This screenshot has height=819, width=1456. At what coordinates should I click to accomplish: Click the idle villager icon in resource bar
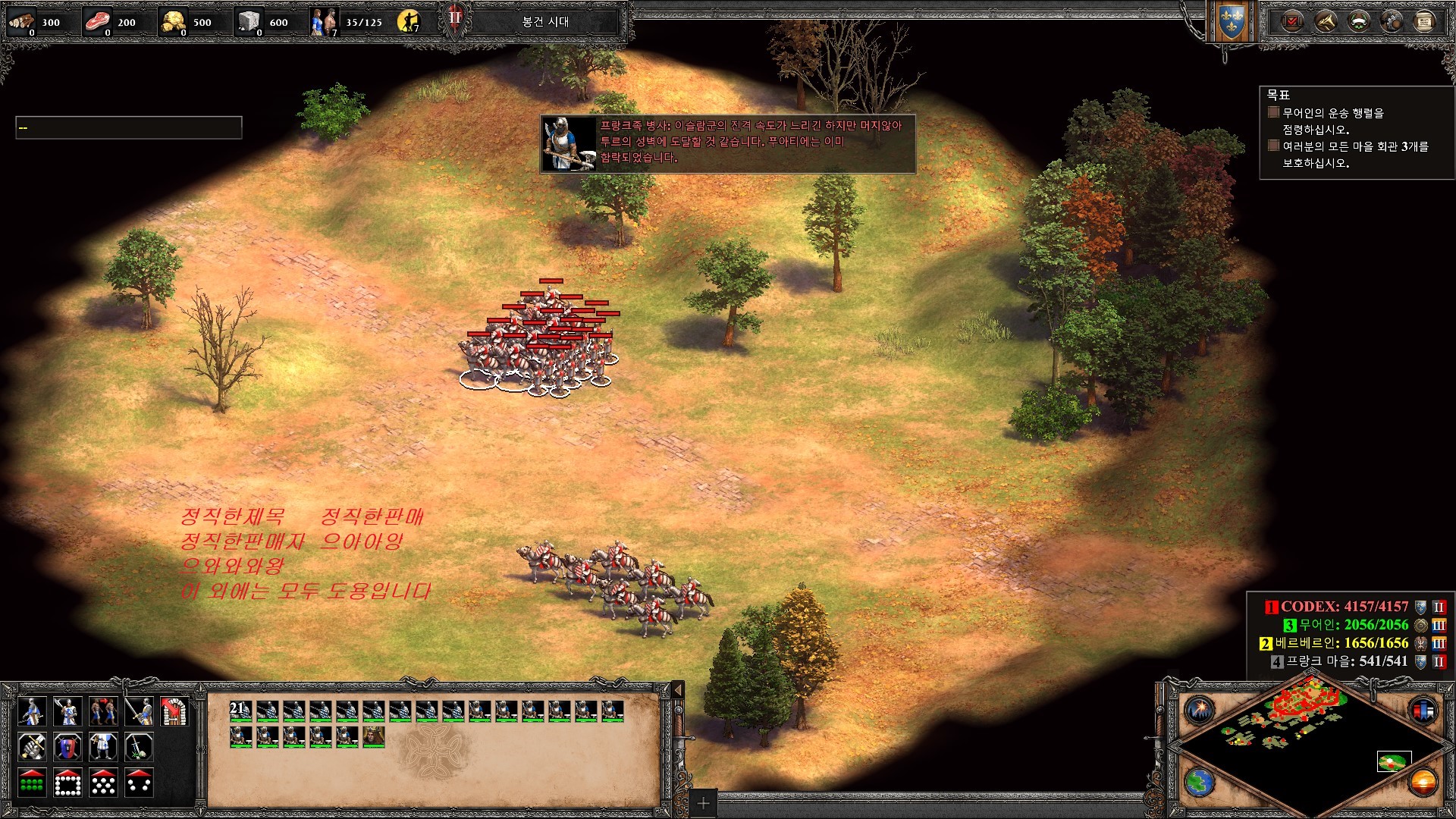409,22
